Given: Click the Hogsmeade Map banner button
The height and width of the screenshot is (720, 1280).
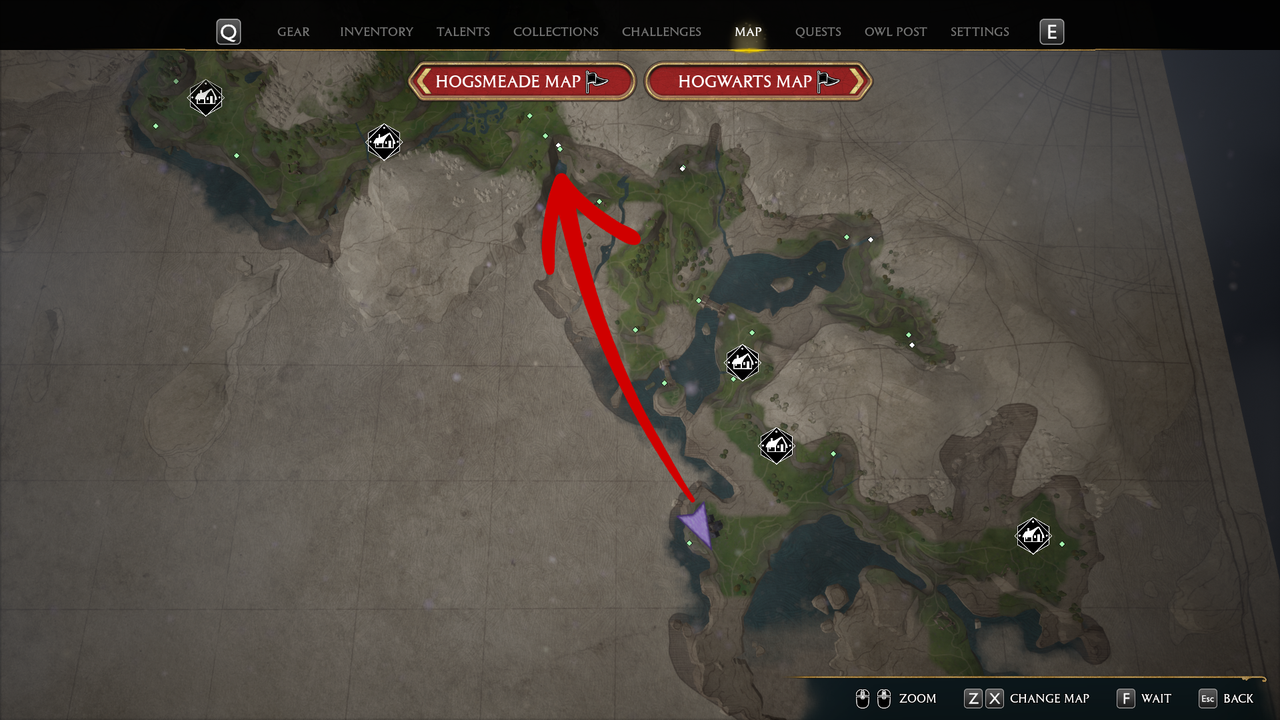Looking at the screenshot, I should 522,81.
